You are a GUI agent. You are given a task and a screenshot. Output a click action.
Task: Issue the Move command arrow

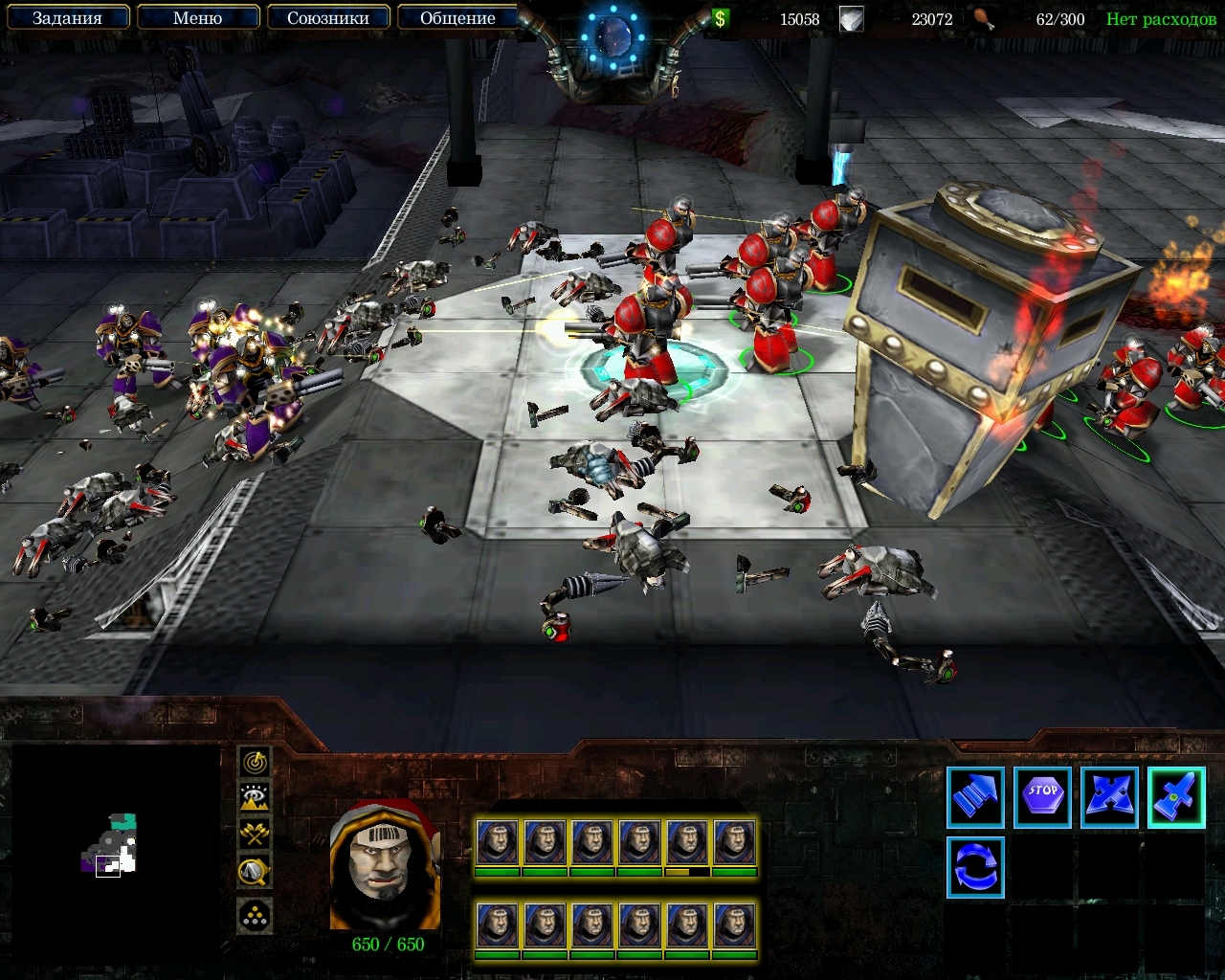[x=975, y=797]
